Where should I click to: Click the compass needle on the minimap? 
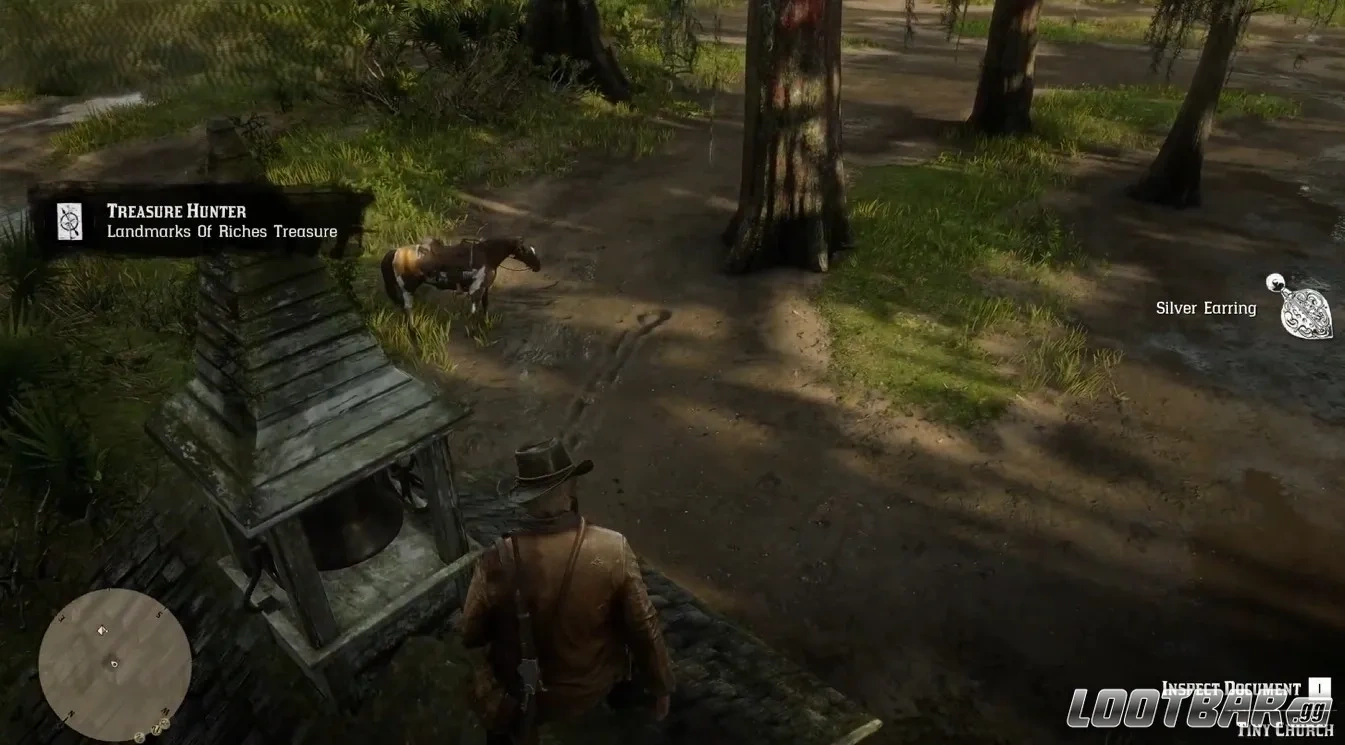[x=102, y=630]
